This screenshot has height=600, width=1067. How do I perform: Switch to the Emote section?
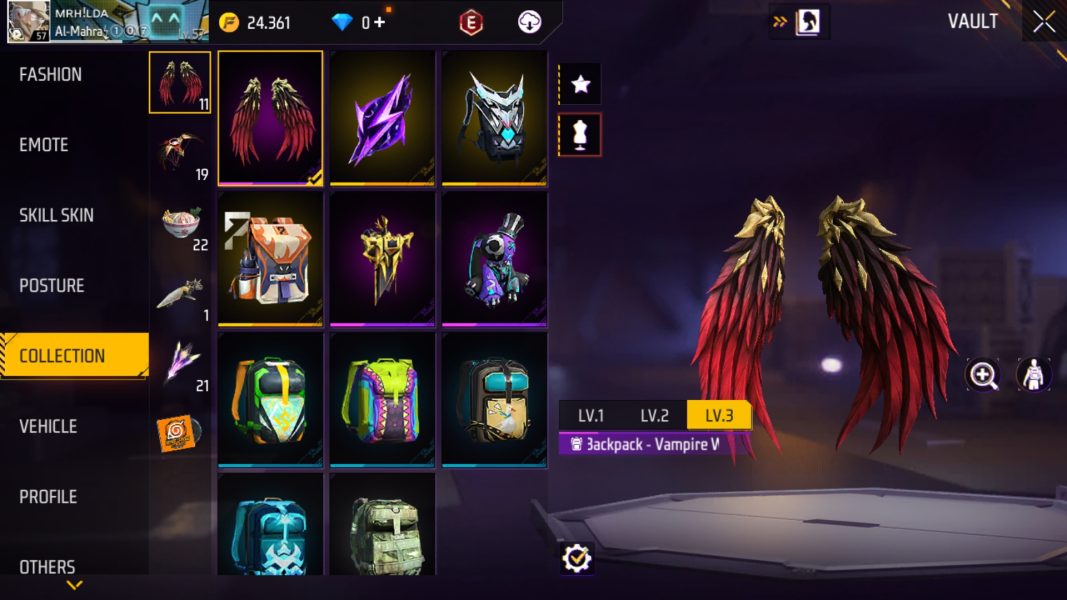point(44,145)
